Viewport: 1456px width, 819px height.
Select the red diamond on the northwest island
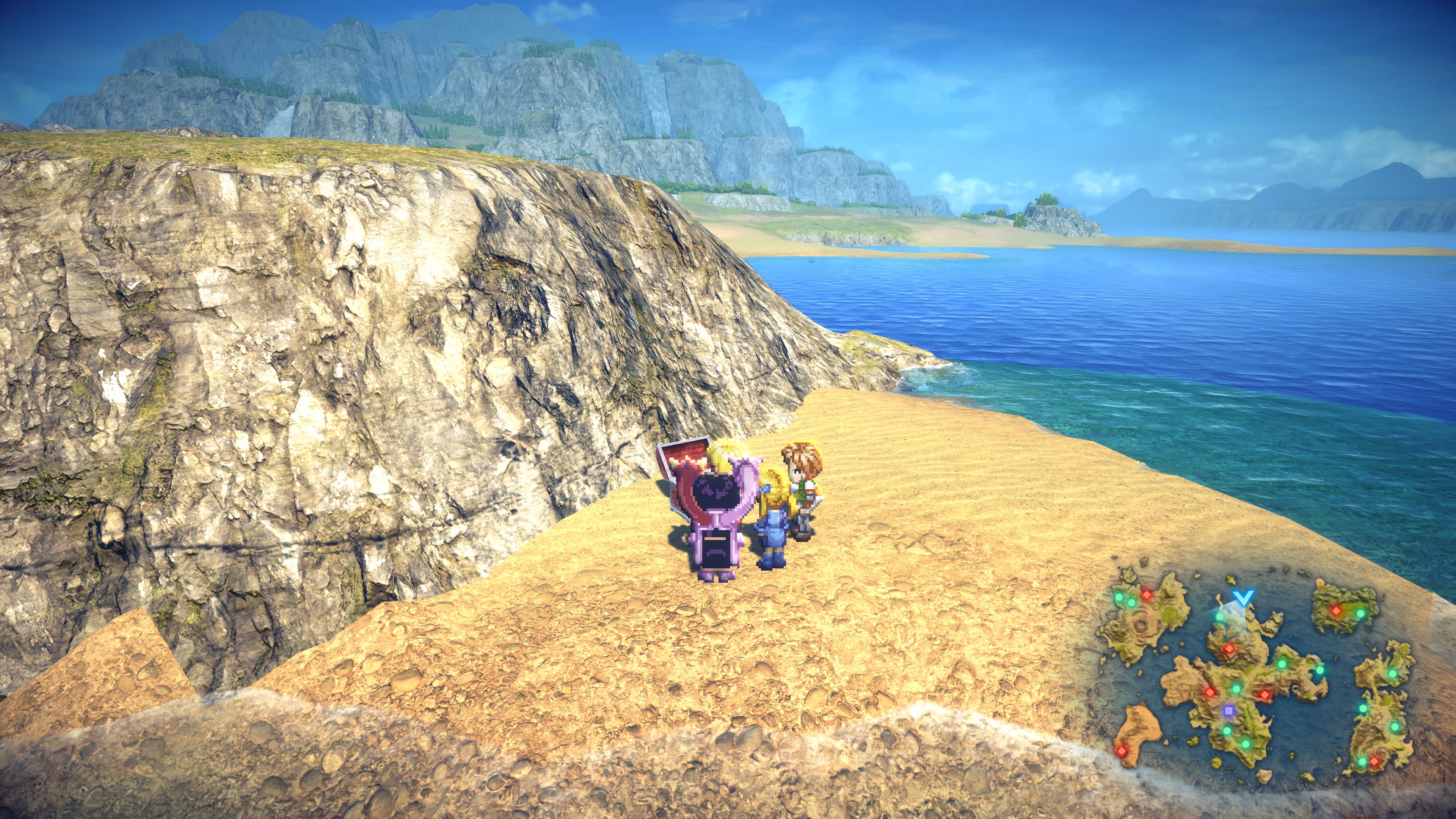(x=1147, y=595)
